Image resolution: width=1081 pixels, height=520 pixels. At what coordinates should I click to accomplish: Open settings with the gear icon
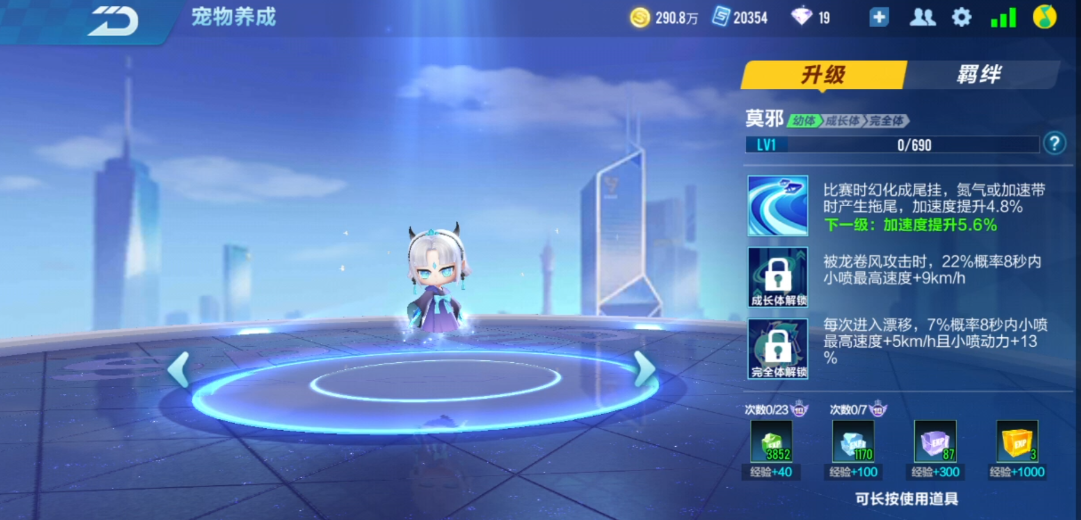961,17
